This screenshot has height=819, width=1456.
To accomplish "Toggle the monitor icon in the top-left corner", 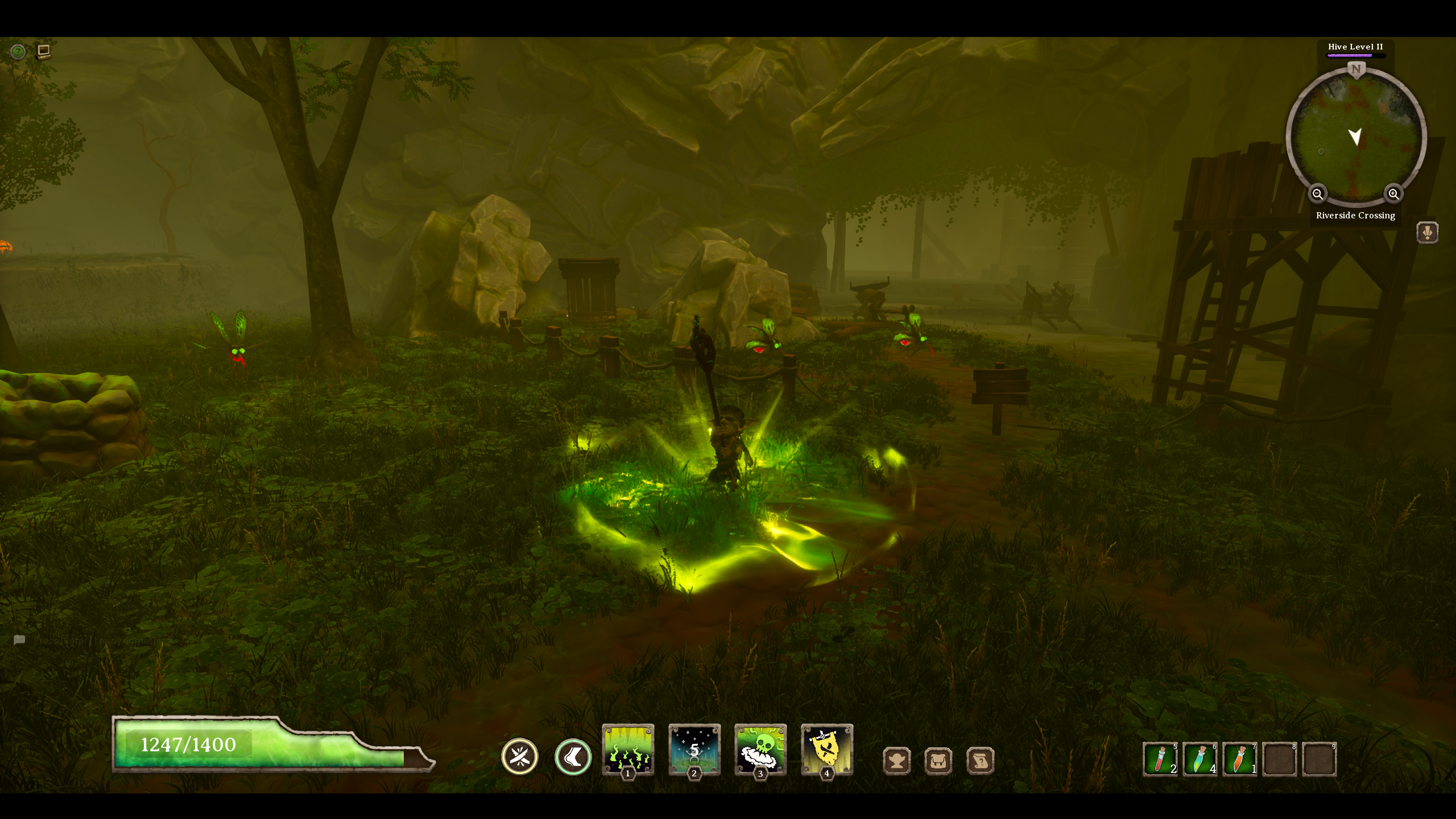I will (44, 52).
